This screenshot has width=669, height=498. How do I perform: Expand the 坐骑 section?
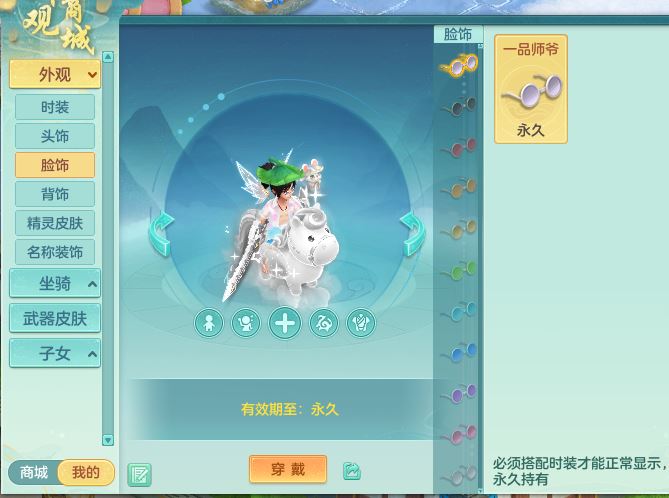55,284
